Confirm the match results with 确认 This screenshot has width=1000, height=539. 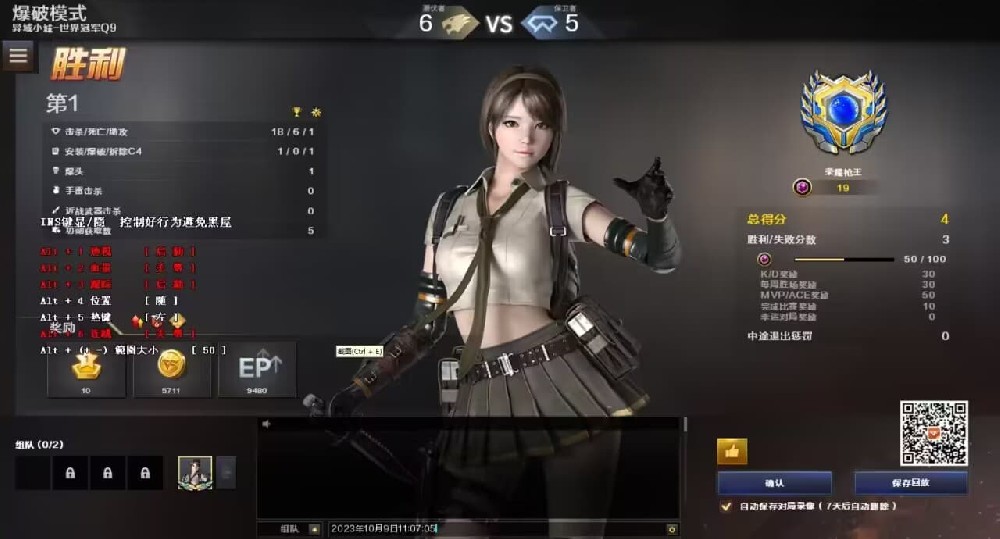coord(774,482)
